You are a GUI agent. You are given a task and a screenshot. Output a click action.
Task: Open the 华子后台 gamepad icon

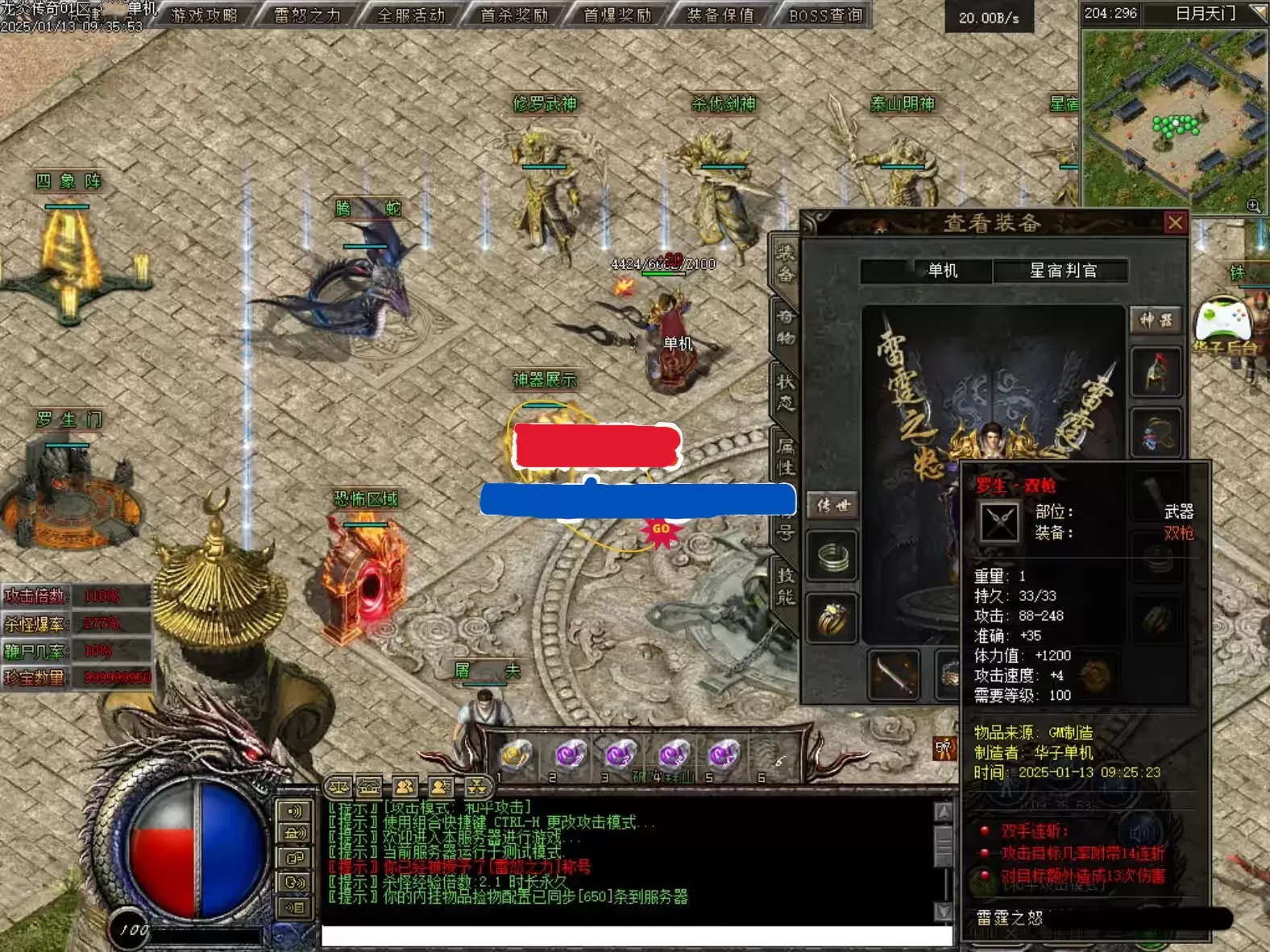[x=1224, y=321]
